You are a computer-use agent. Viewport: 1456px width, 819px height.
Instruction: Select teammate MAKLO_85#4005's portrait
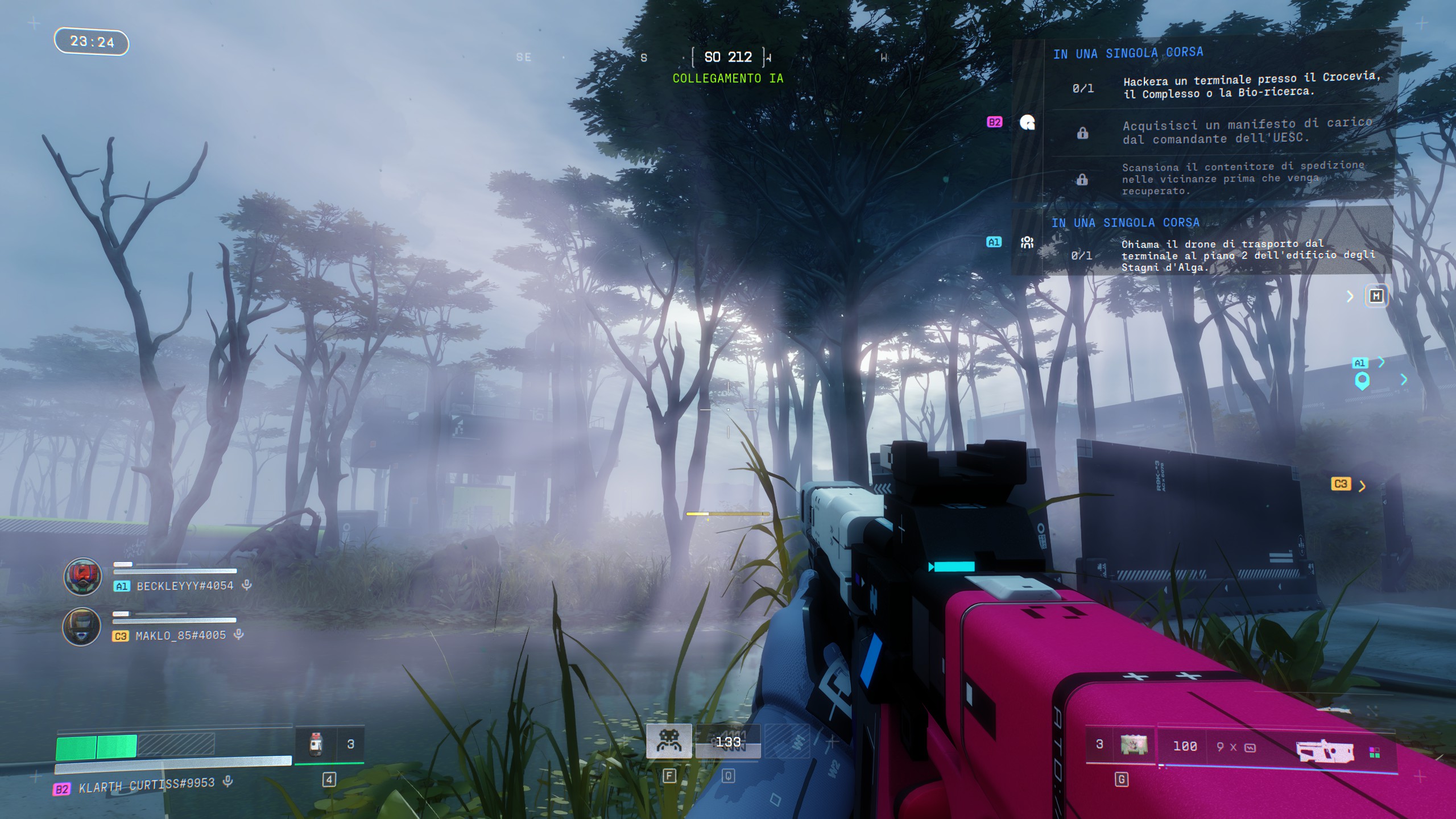tap(81, 626)
